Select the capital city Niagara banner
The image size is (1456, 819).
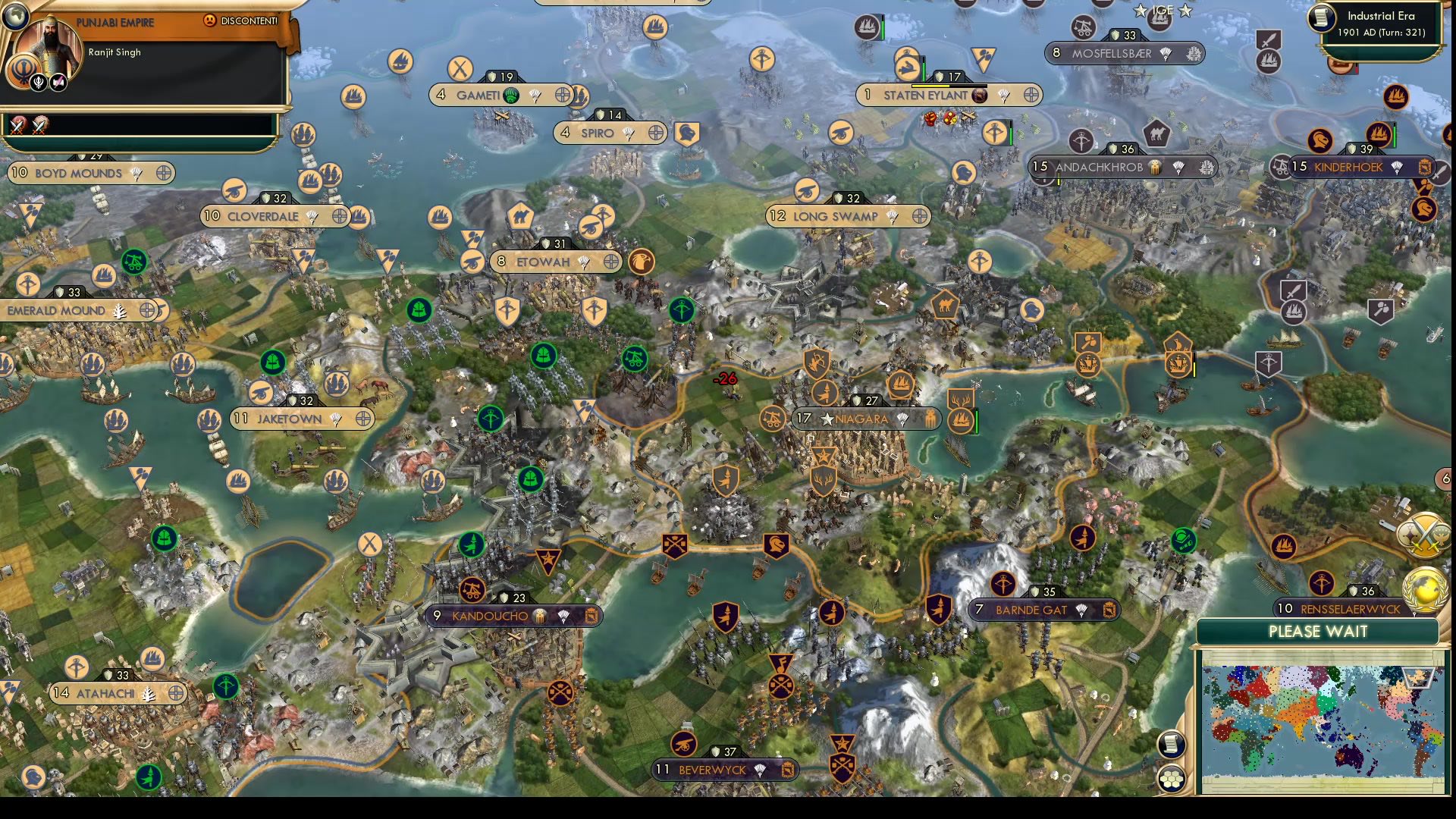[x=864, y=418]
